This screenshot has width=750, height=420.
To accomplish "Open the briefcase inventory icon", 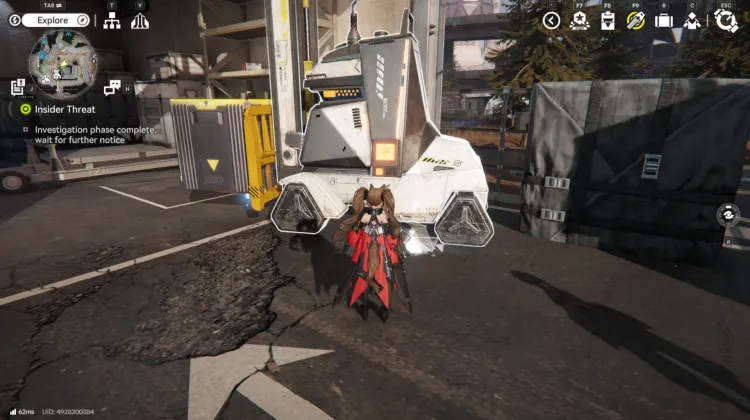I will coord(663,20).
